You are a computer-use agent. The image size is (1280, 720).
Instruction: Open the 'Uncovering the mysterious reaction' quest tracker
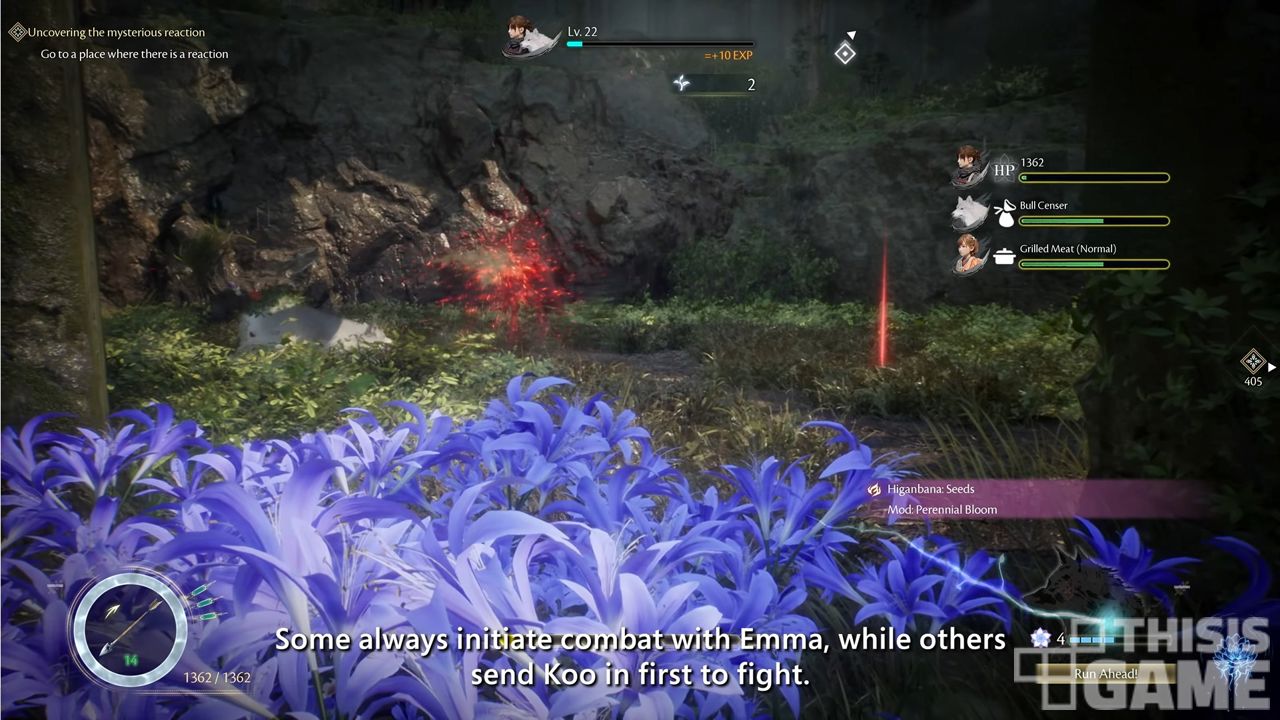115,32
